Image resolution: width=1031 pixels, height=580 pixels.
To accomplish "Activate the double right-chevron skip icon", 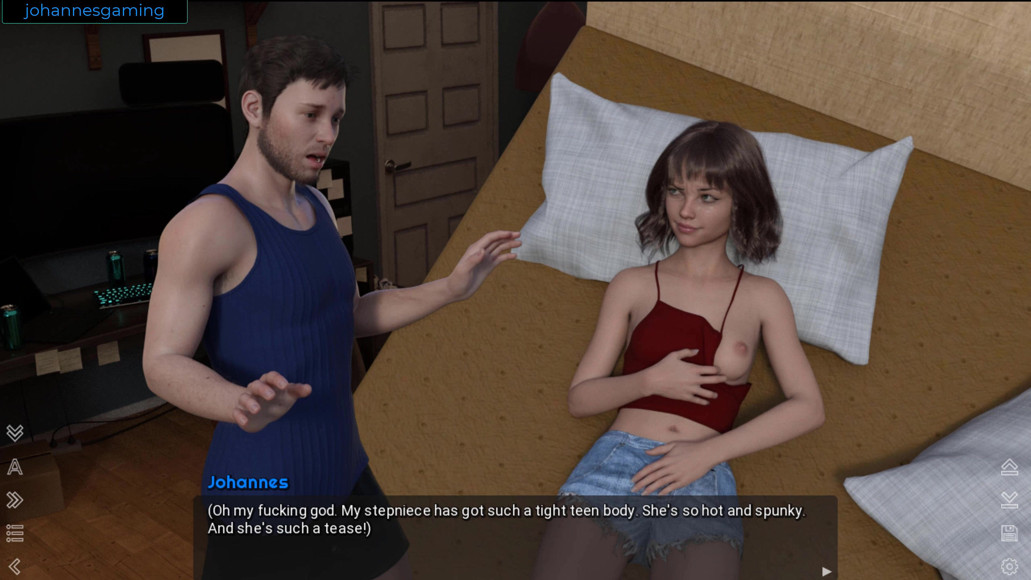I will (15, 500).
